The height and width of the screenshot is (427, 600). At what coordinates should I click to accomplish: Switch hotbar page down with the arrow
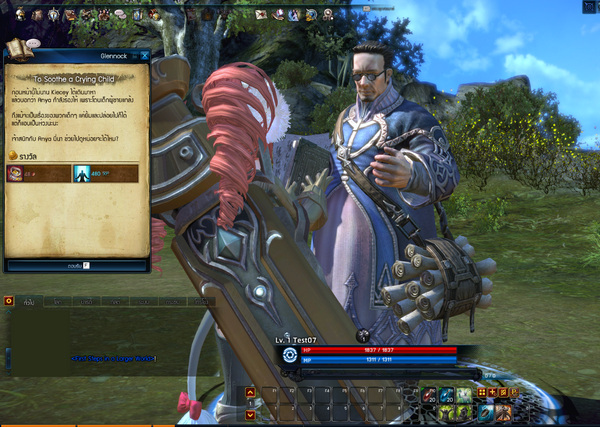pos(250,413)
